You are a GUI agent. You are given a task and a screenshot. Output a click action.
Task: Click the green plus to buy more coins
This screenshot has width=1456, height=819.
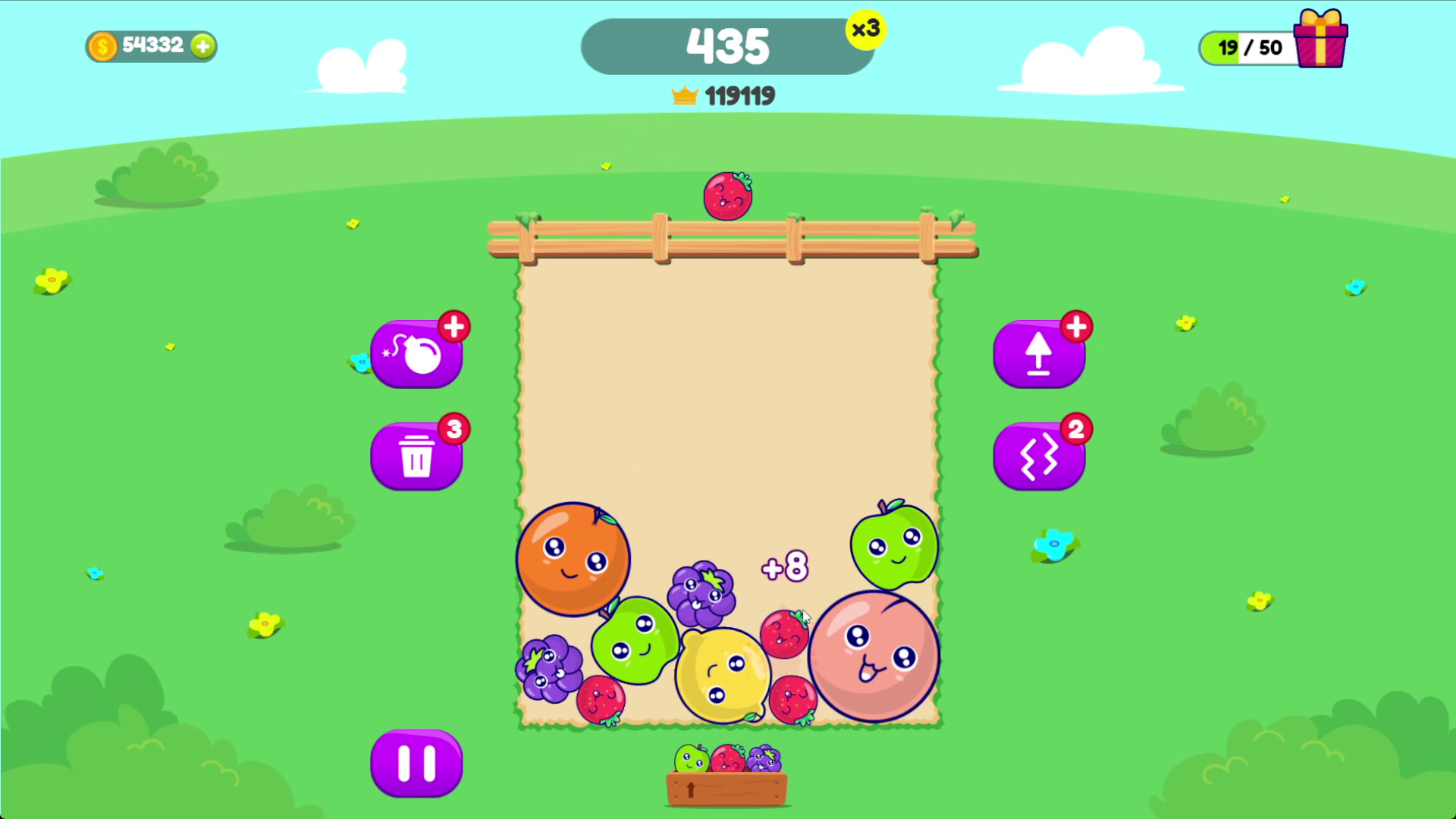(x=201, y=46)
